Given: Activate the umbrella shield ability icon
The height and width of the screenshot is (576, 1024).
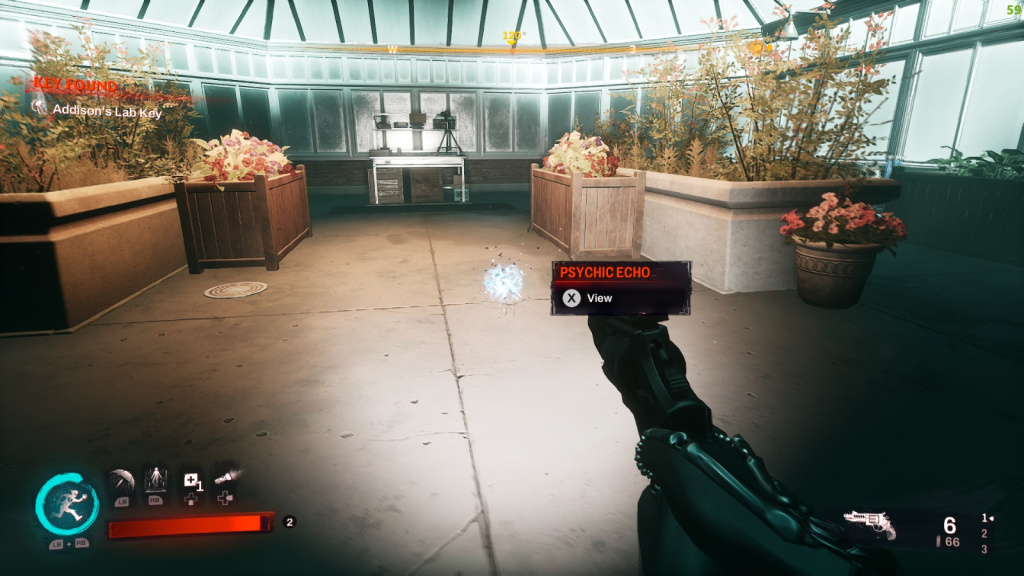Looking at the screenshot, I should [122, 482].
